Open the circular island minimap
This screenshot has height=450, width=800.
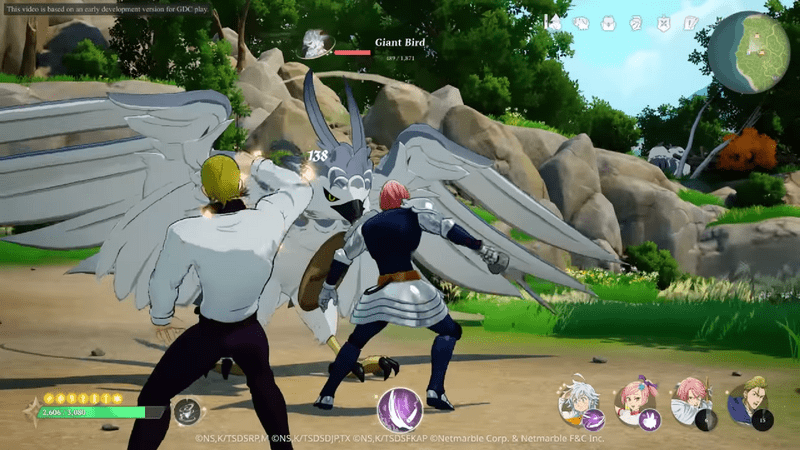(x=748, y=52)
